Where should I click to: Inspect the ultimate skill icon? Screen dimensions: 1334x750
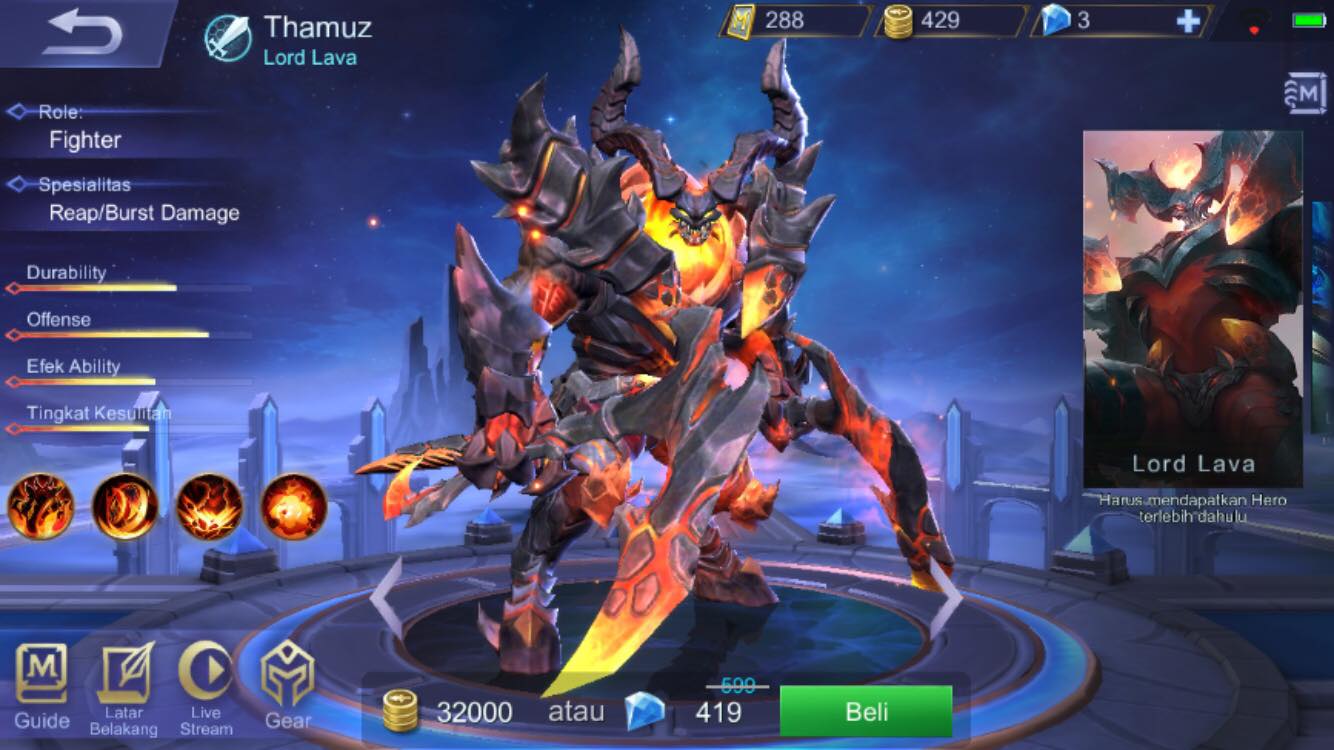pos(291,508)
